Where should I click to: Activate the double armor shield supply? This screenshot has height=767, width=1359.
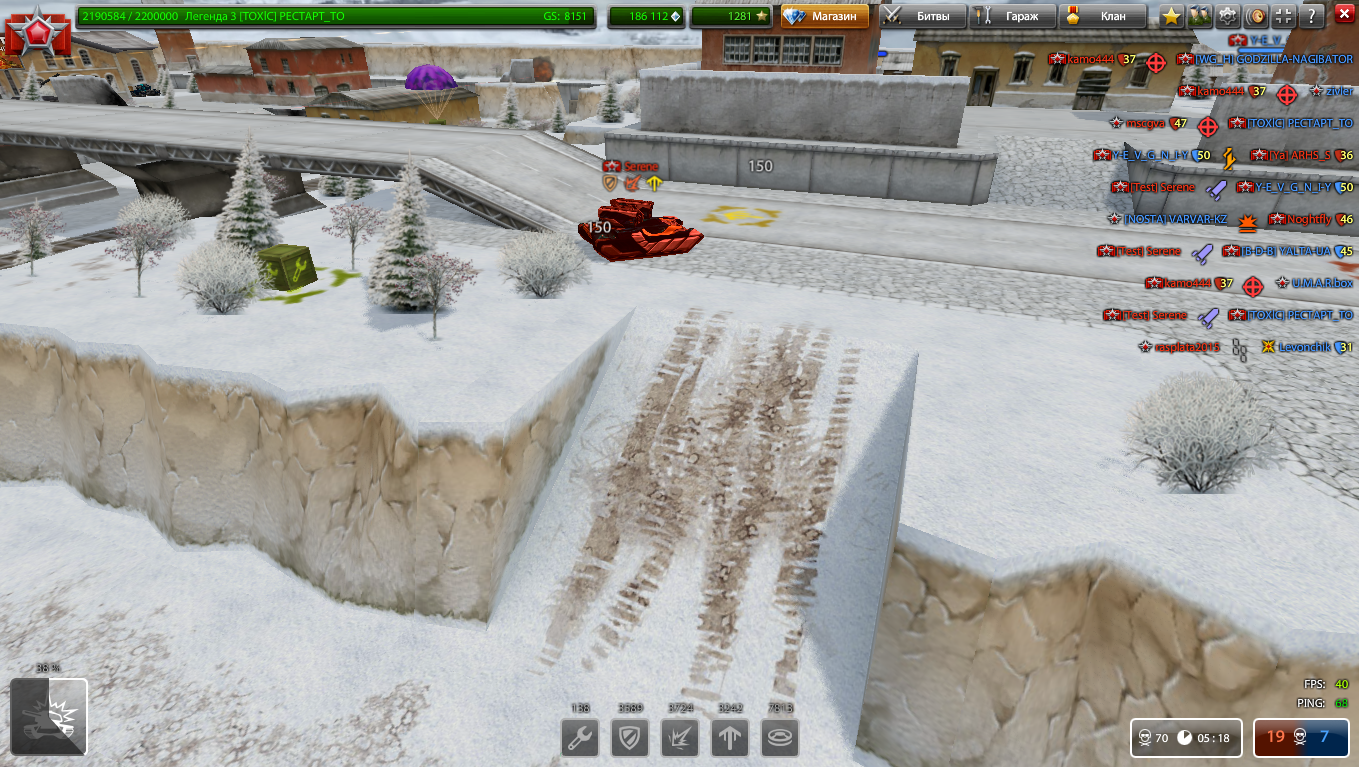click(630, 740)
